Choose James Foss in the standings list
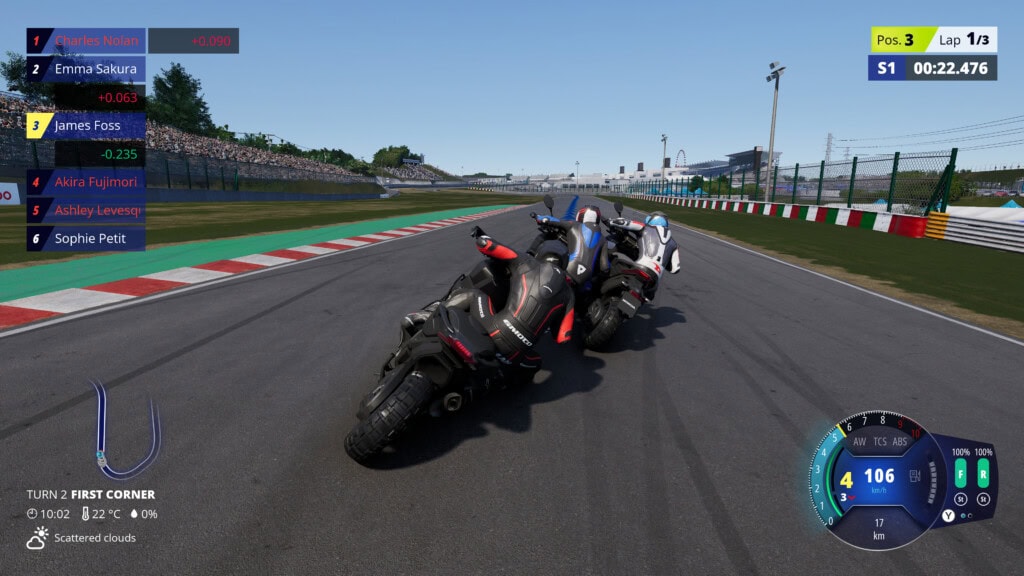The height and width of the screenshot is (576, 1024). click(86, 126)
